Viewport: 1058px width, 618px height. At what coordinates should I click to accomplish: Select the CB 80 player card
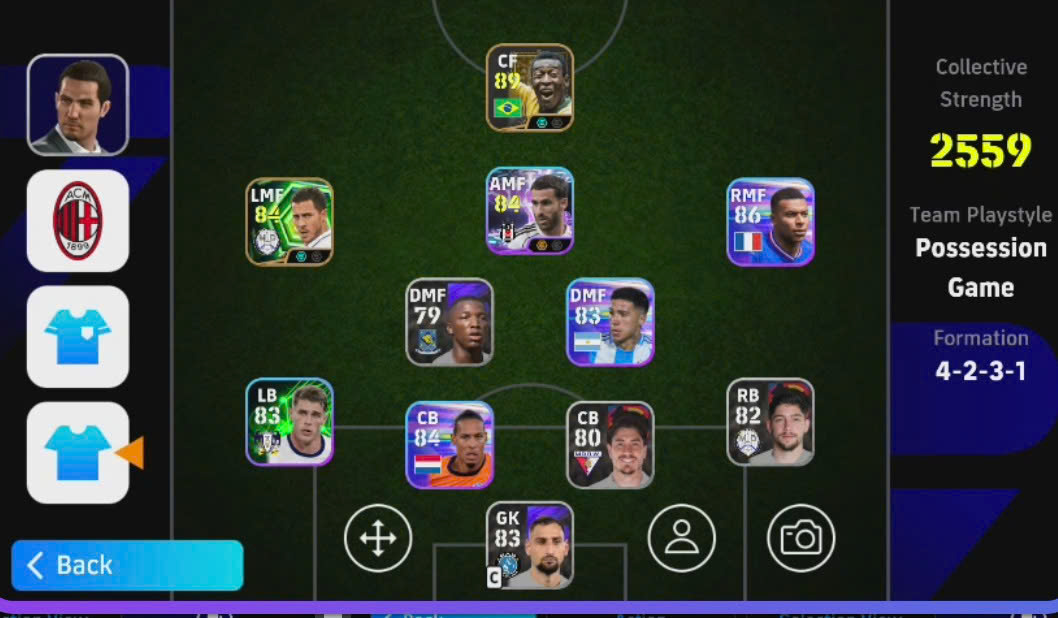pyautogui.click(x=610, y=444)
